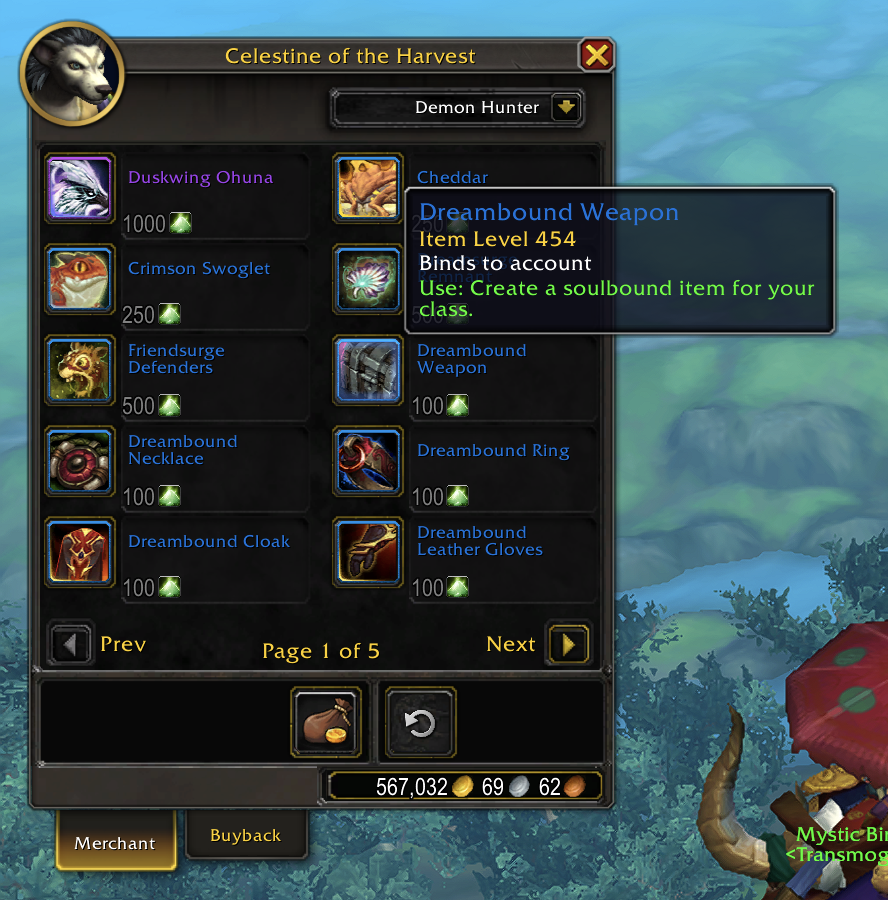The width and height of the screenshot is (888, 900).
Task: Select the Duskwing Ohuna mount item
Action: [x=80, y=188]
